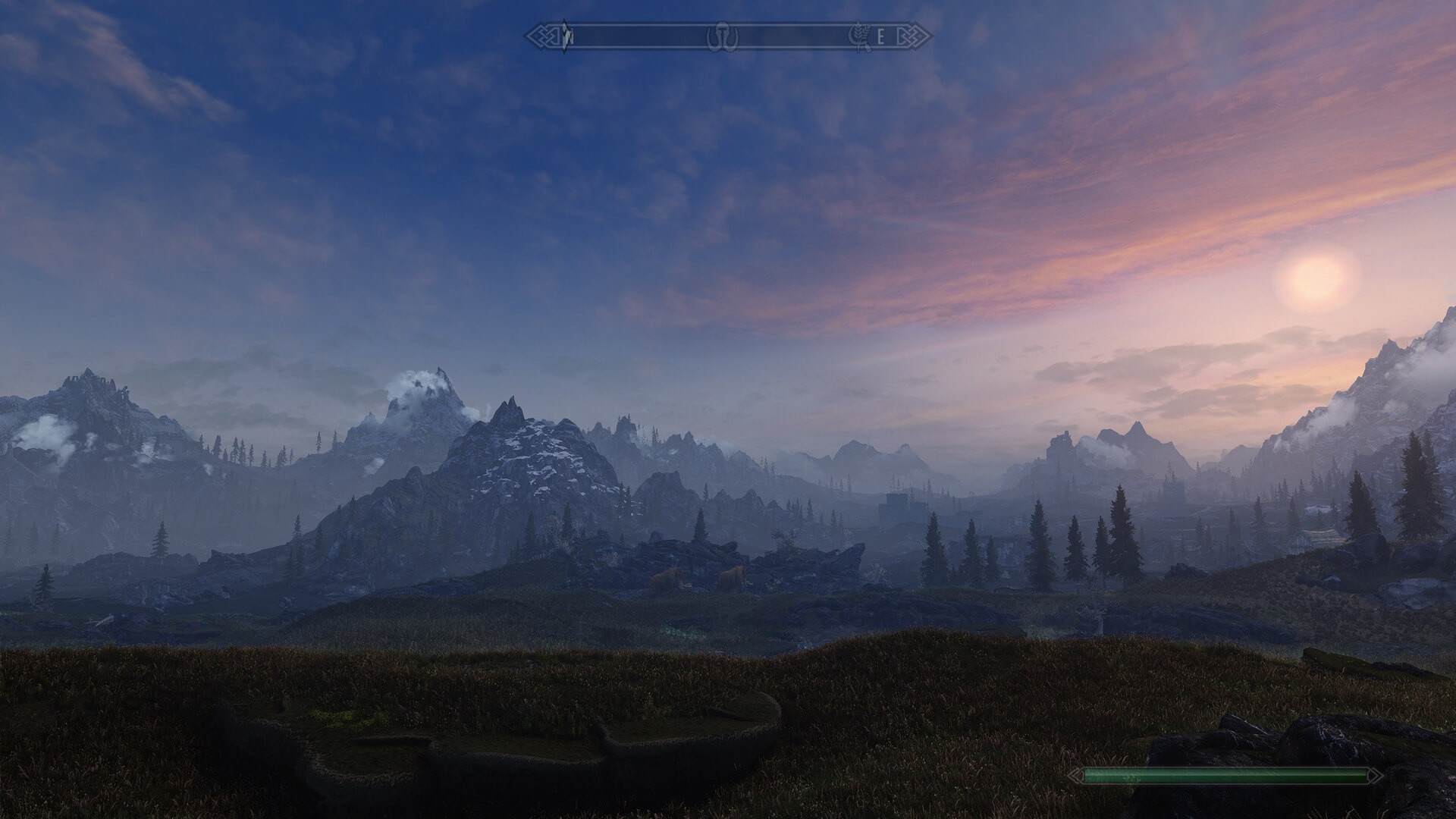This screenshot has width=1456, height=819.
Task: Click the diamond quest marker beside the N
Action: (x=565, y=35)
